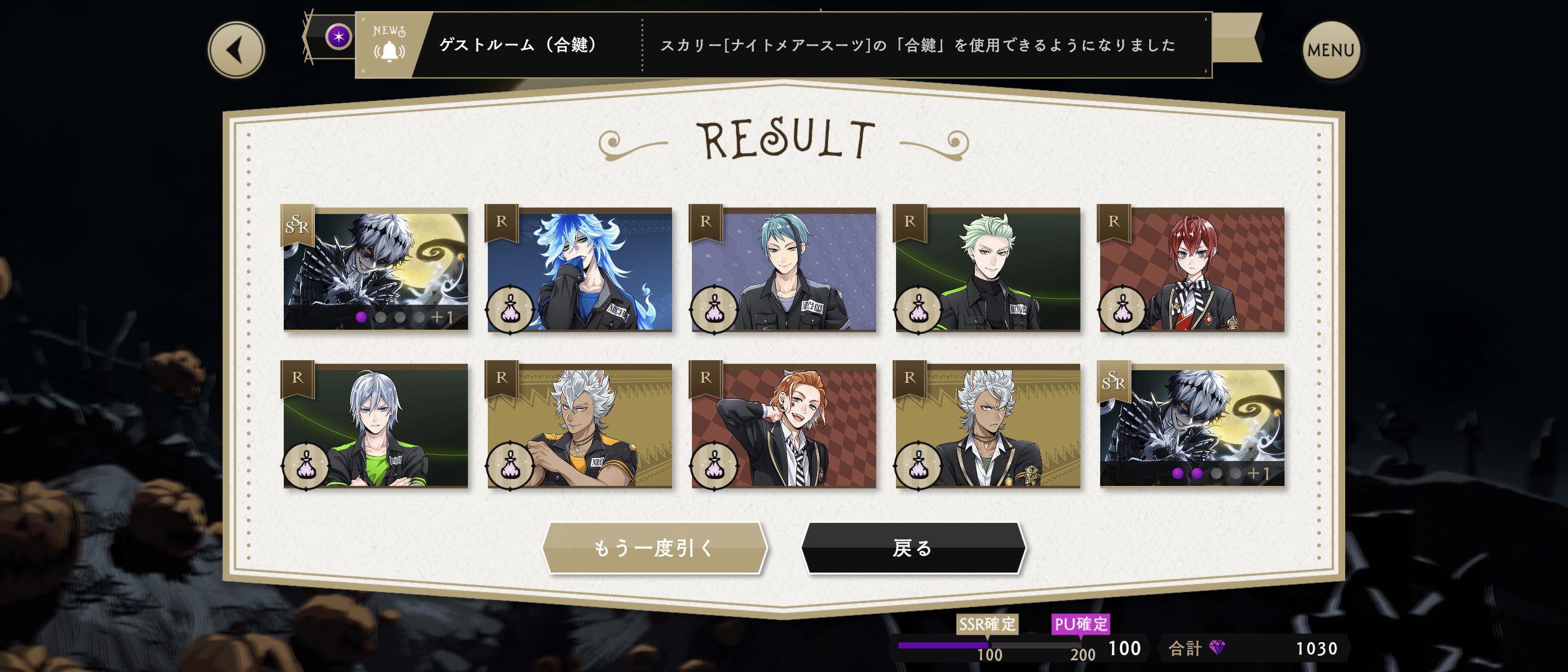Return with the 戻る button
Image resolution: width=1568 pixels, height=672 pixels.
[913, 548]
